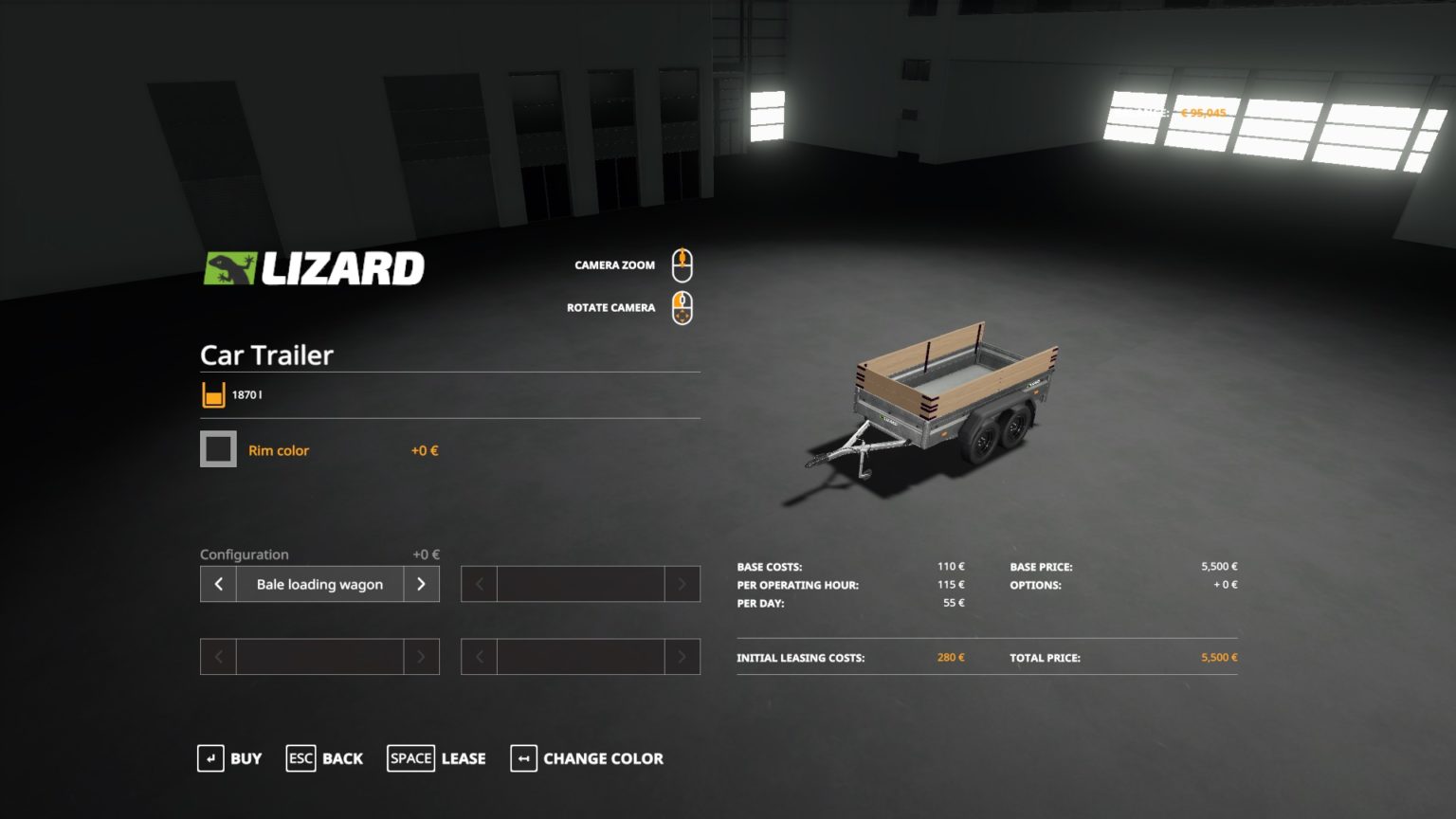
Task: Open the next option in the second selector
Action: point(682,584)
